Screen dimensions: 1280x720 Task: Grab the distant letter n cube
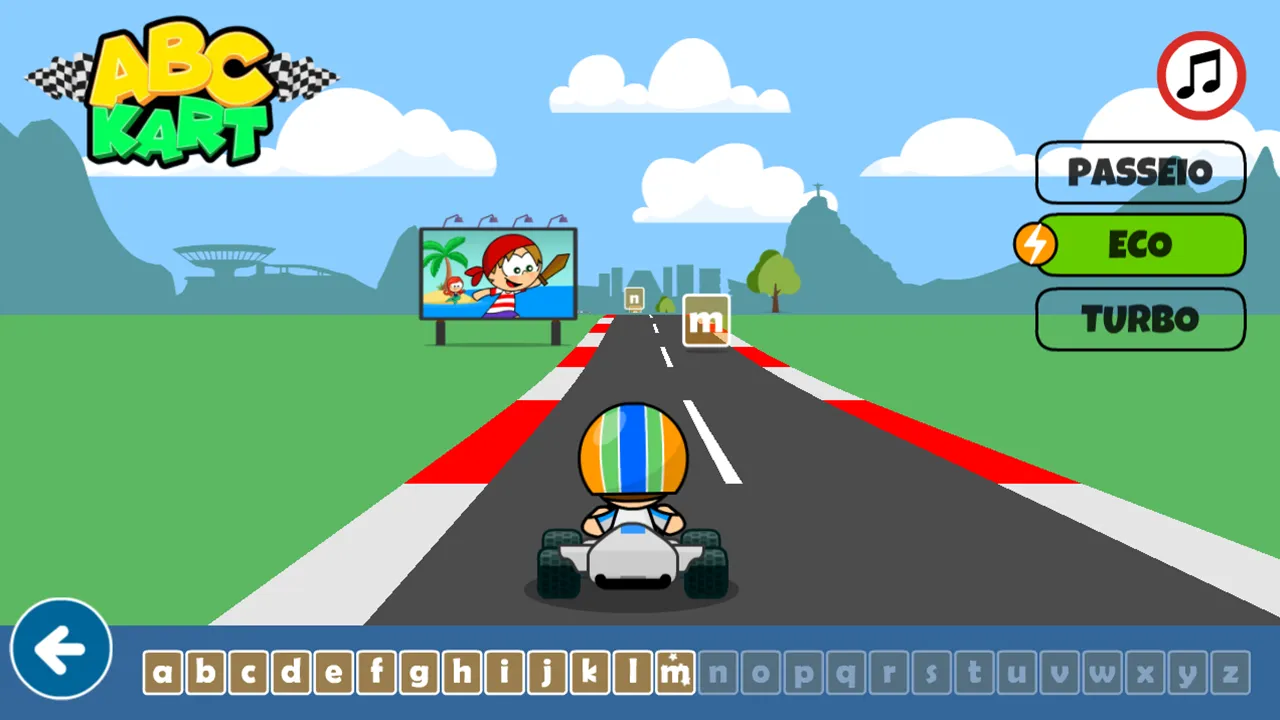pos(633,298)
